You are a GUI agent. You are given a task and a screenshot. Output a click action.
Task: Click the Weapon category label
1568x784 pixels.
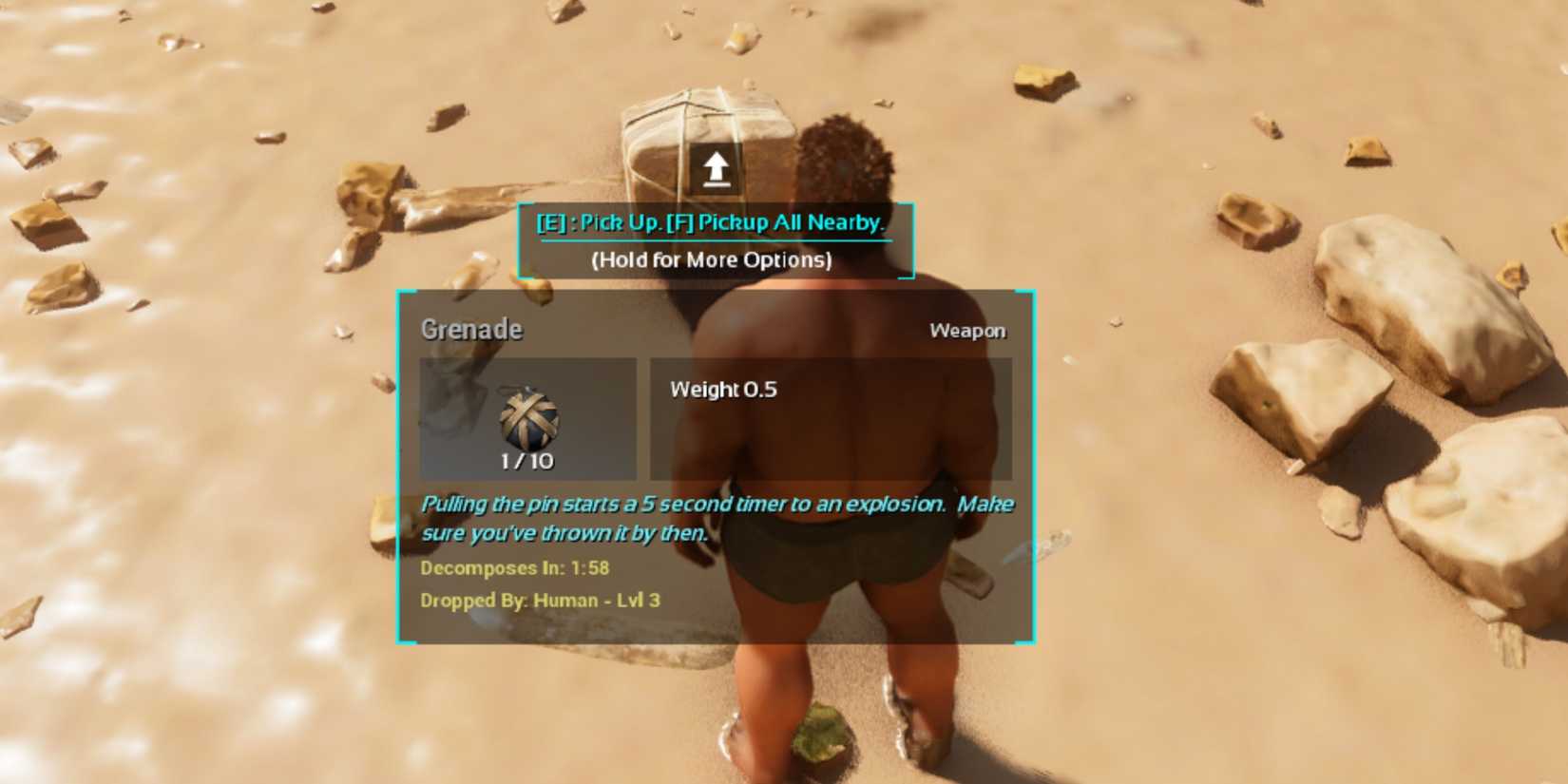[x=966, y=331]
